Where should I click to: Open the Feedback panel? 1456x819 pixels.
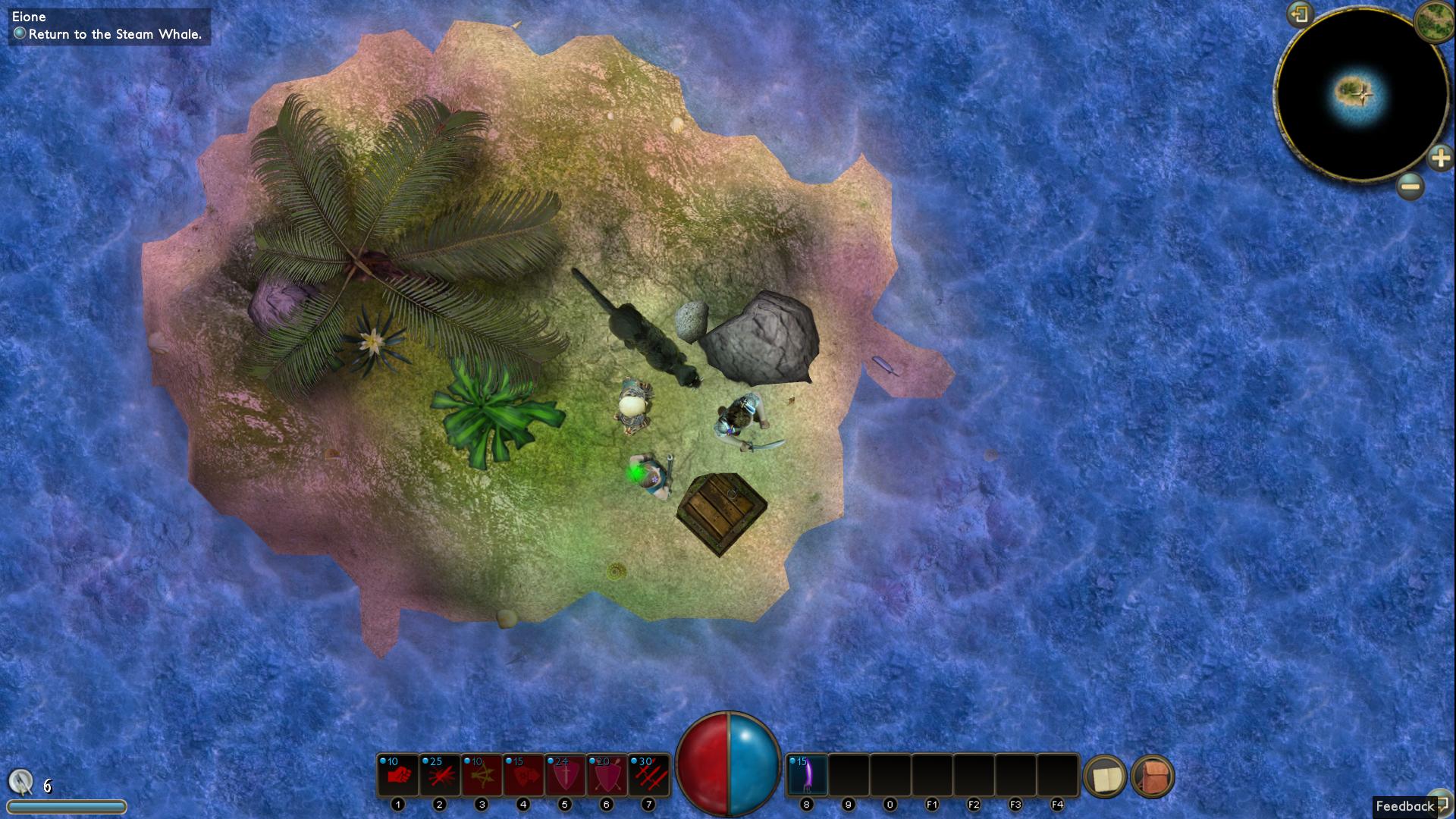(1405, 806)
